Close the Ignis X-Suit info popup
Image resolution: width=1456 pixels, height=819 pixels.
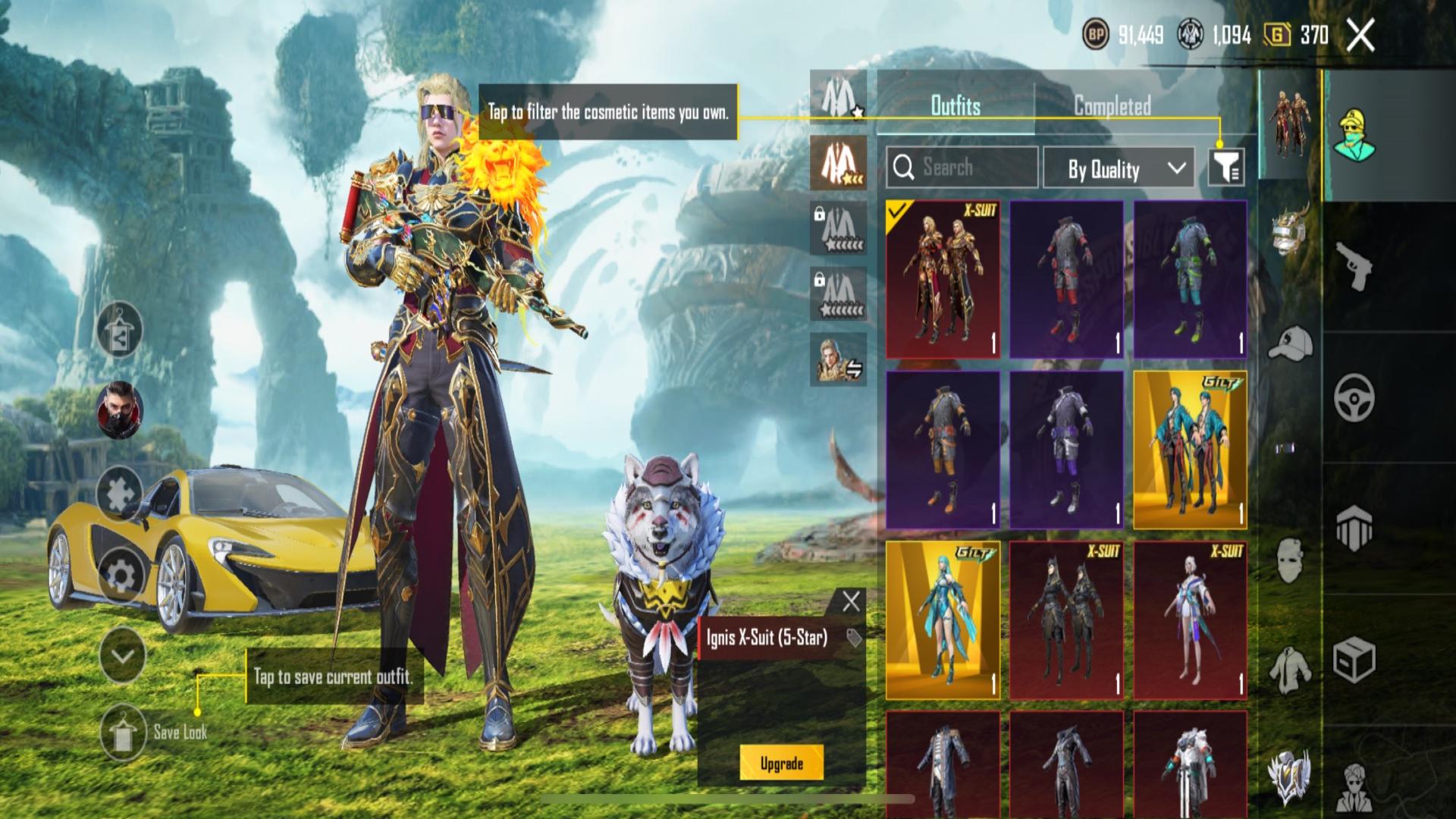click(x=851, y=602)
